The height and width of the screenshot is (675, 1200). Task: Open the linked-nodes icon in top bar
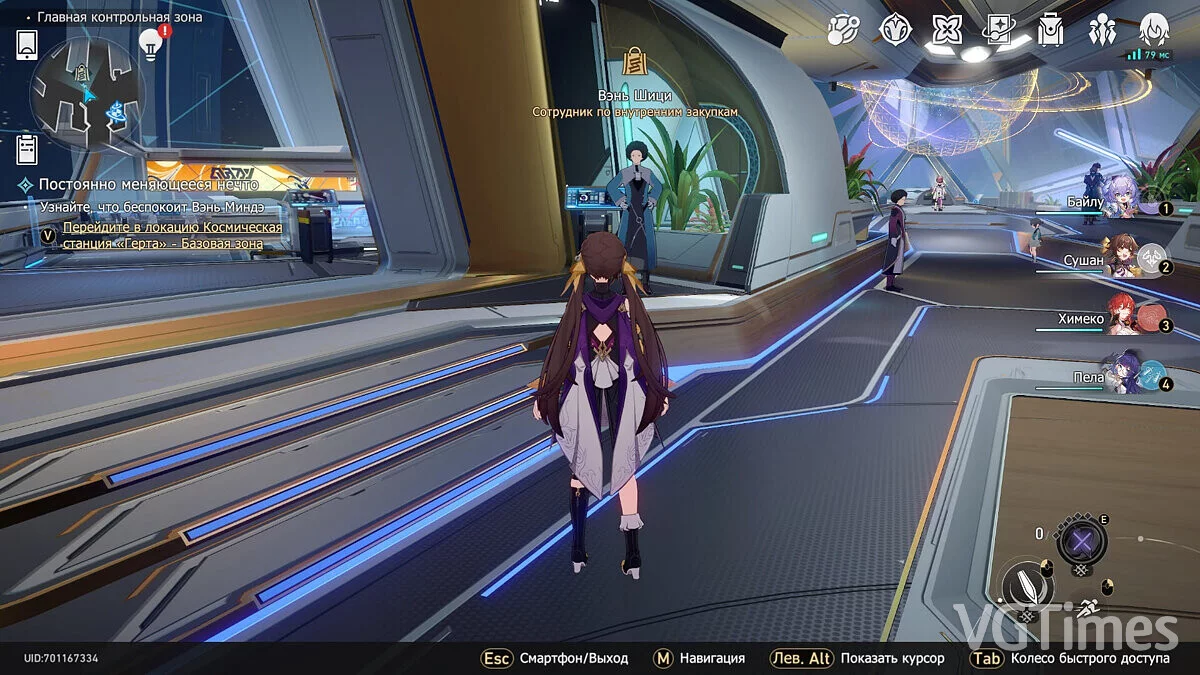843,31
